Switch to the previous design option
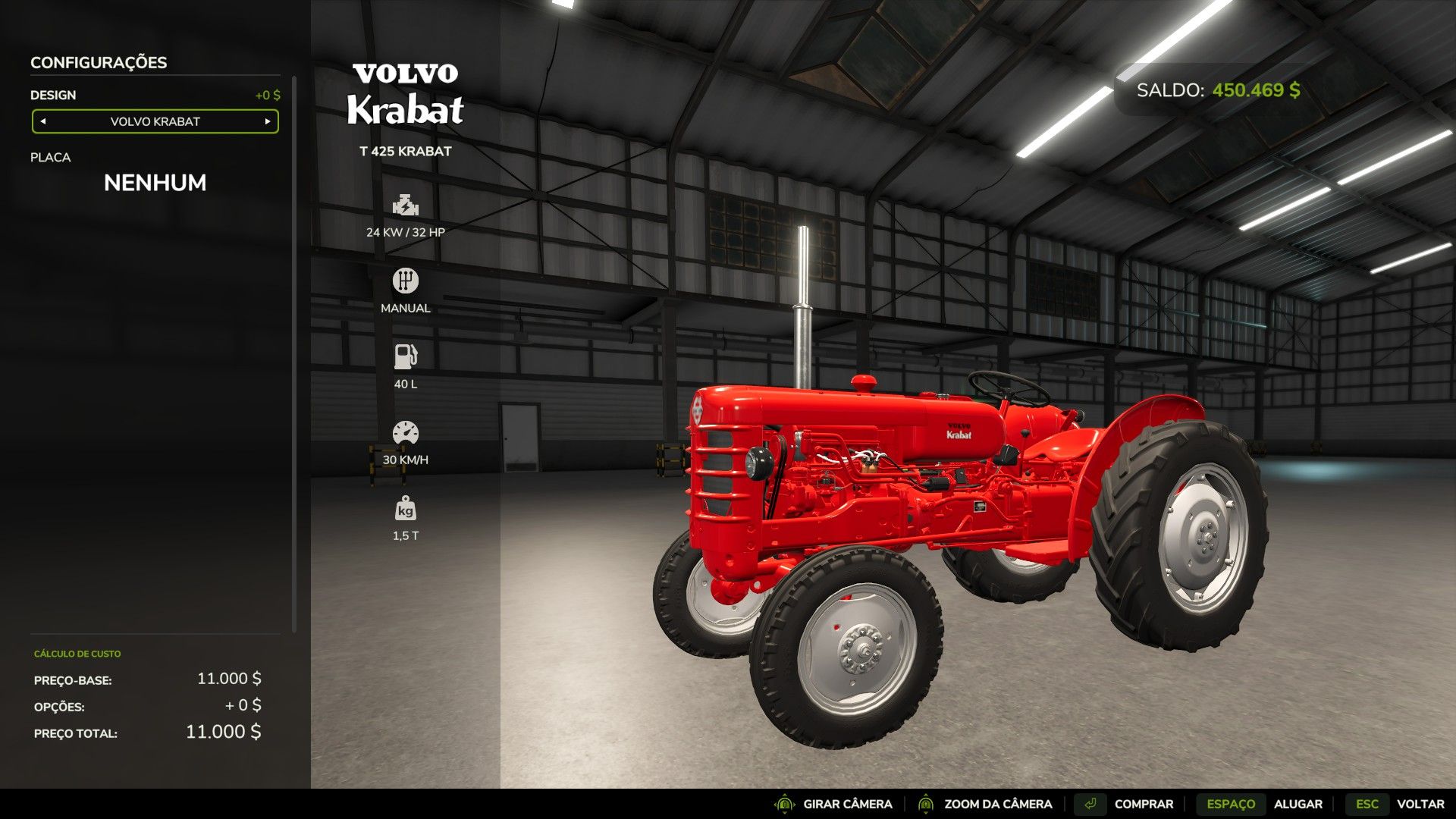Image resolution: width=1456 pixels, height=819 pixels. (43, 121)
